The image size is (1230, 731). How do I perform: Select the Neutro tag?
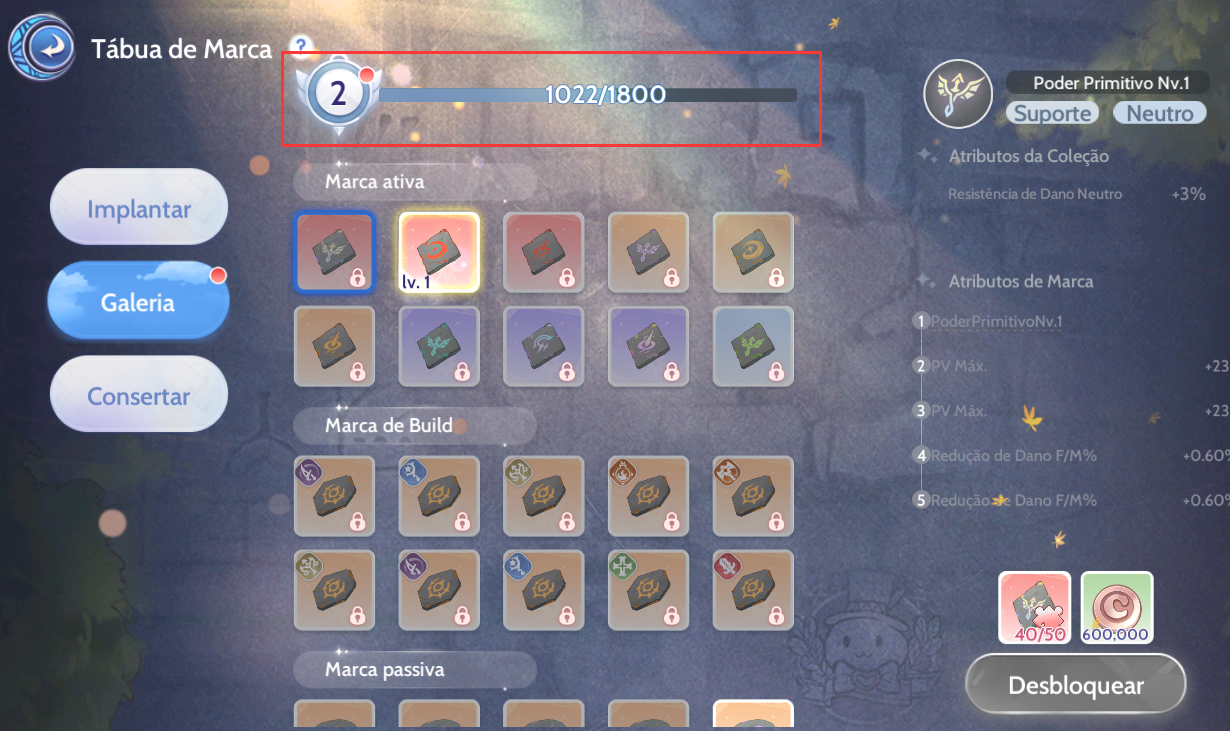pos(1159,113)
